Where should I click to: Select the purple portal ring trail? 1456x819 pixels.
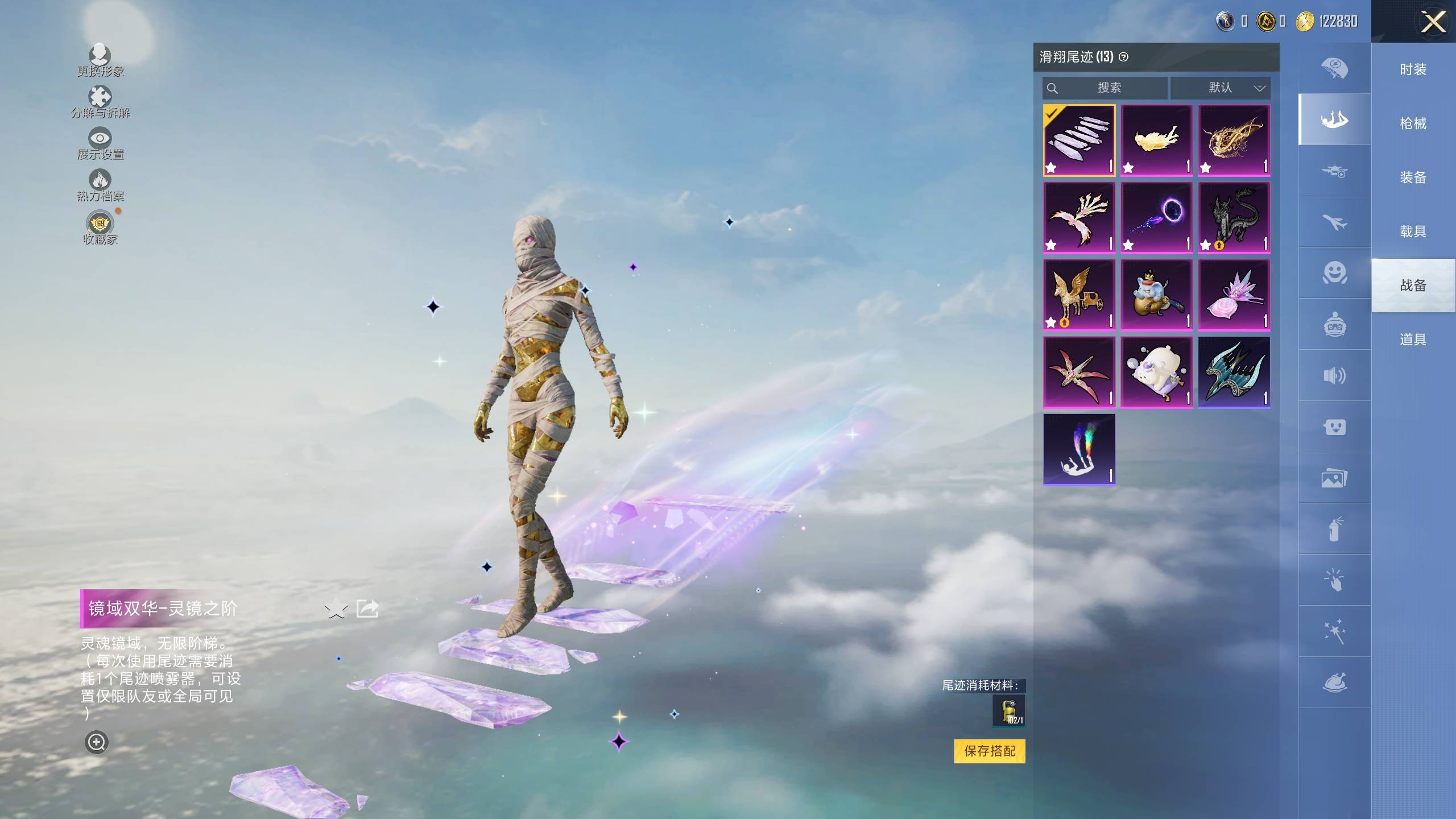[1156, 217]
